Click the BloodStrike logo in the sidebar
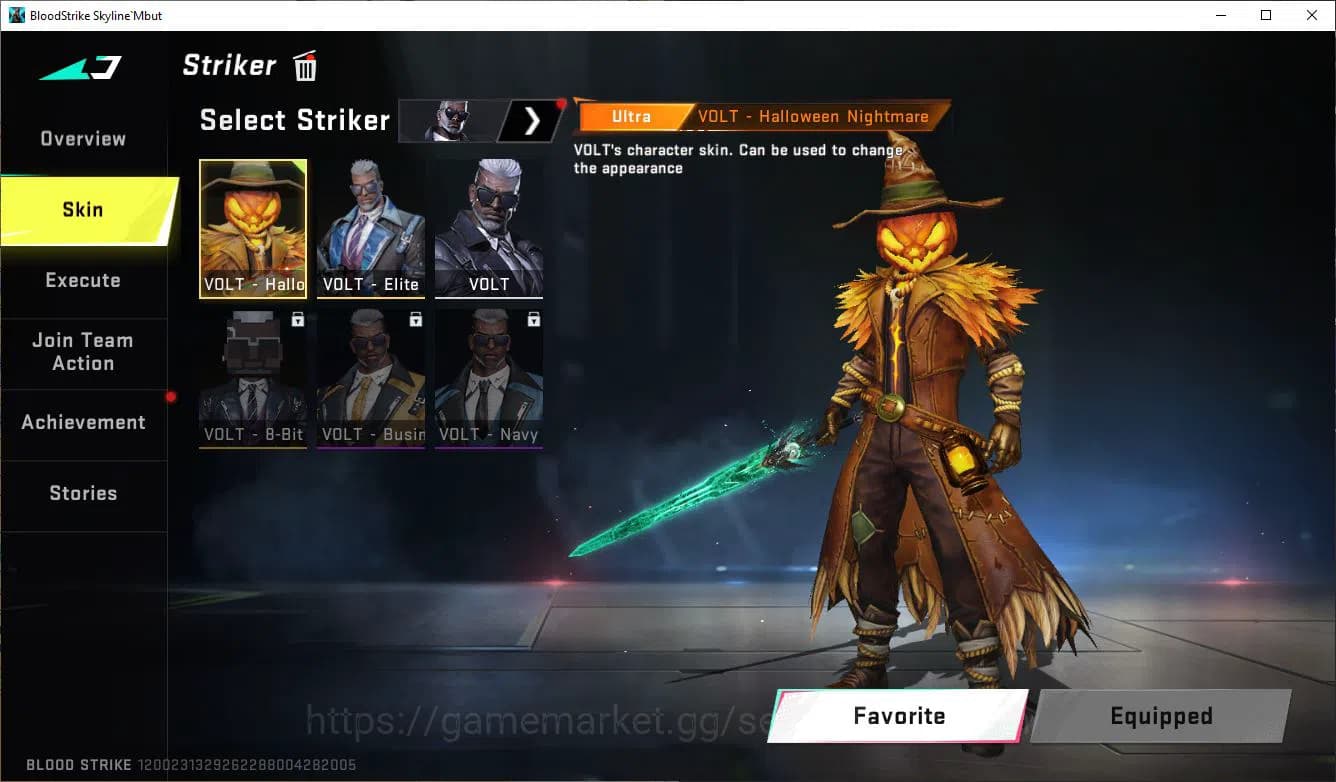The height and width of the screenshot is (782, 1336). tap(80, 68)
